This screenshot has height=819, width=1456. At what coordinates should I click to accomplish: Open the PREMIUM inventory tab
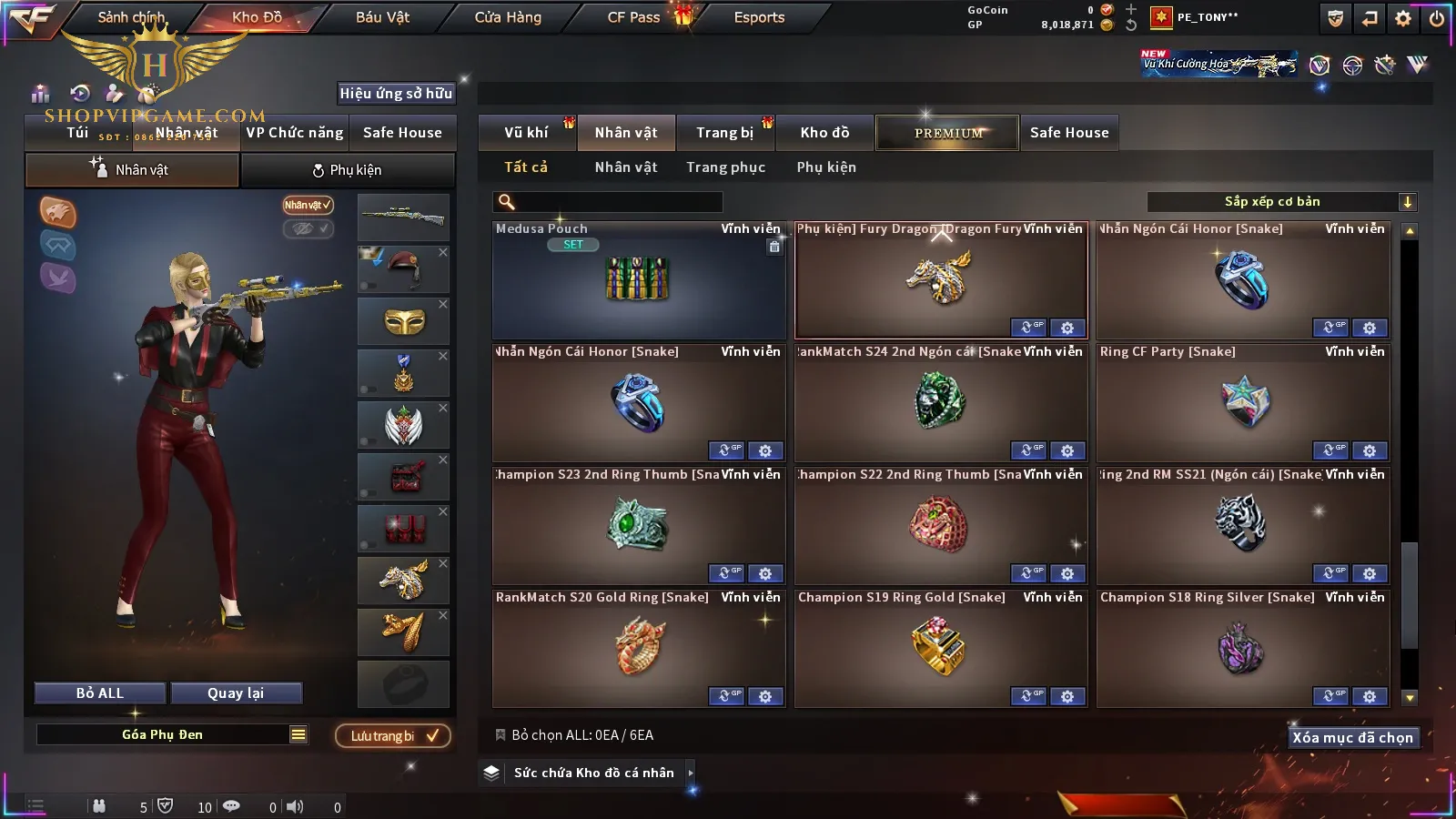point(948,133)
